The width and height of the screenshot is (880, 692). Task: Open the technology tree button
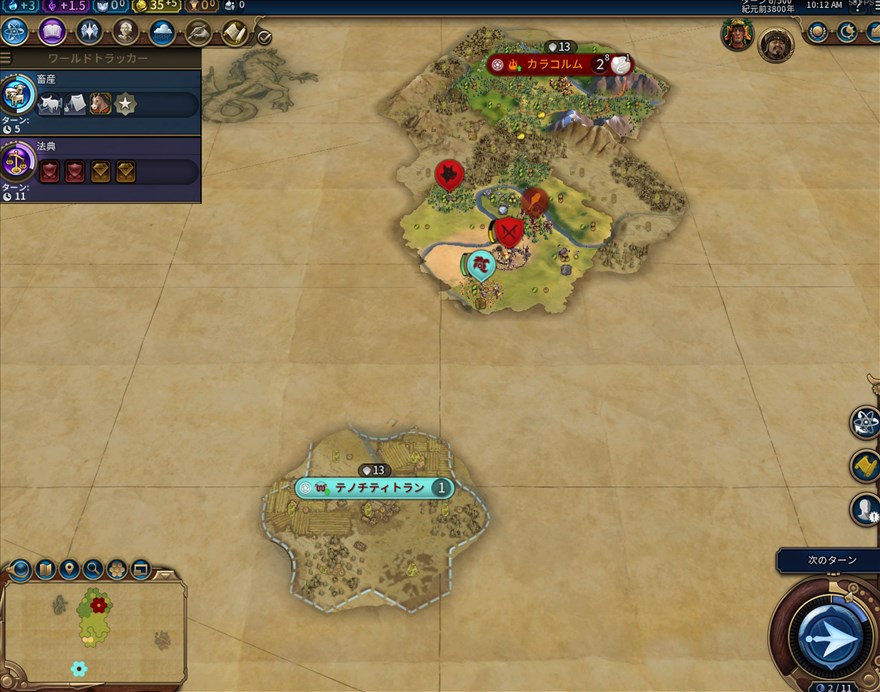15,32
